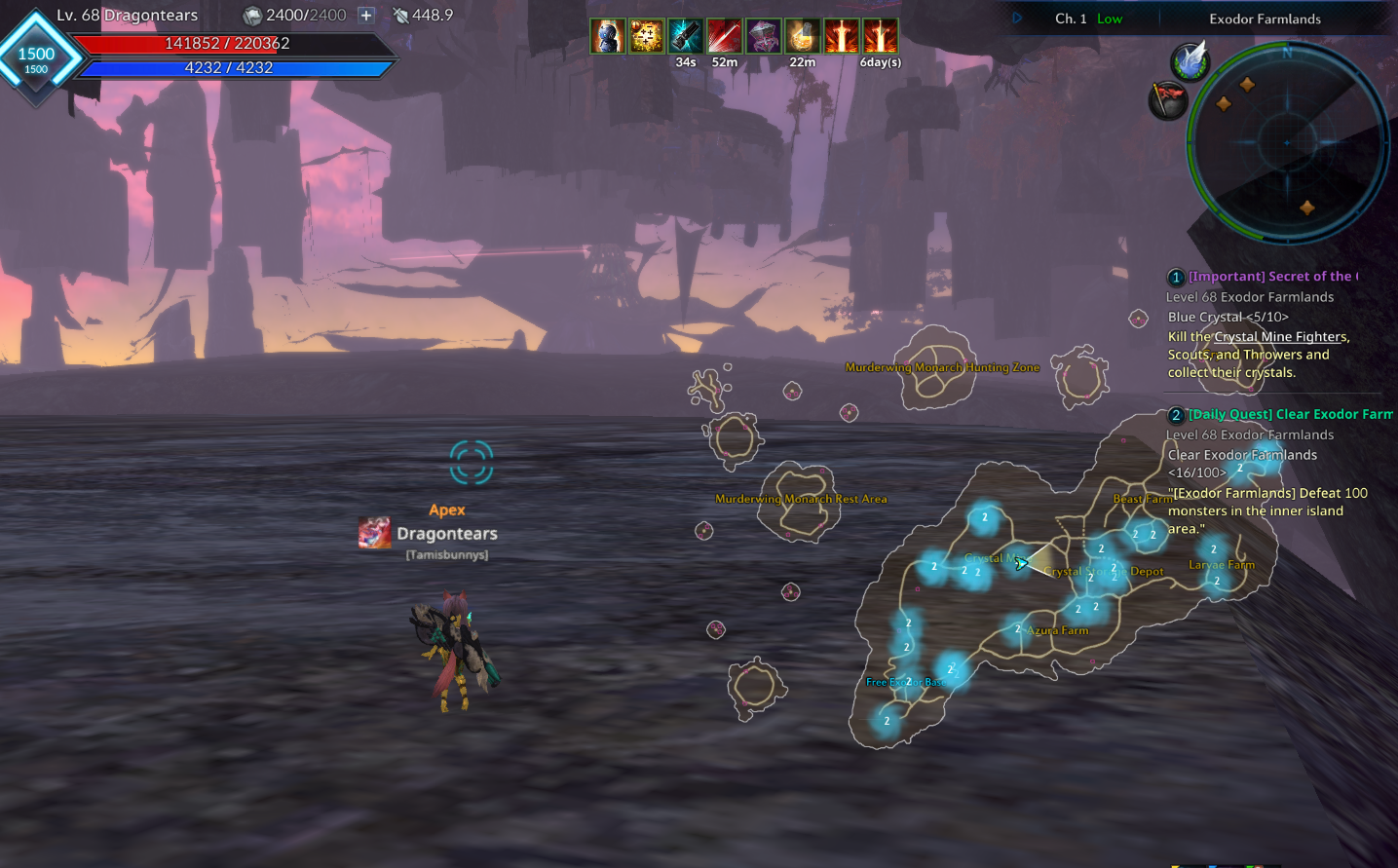Open the Secret of the… important quest entry
This screenshot has height=868, width=1398.
1270,277
